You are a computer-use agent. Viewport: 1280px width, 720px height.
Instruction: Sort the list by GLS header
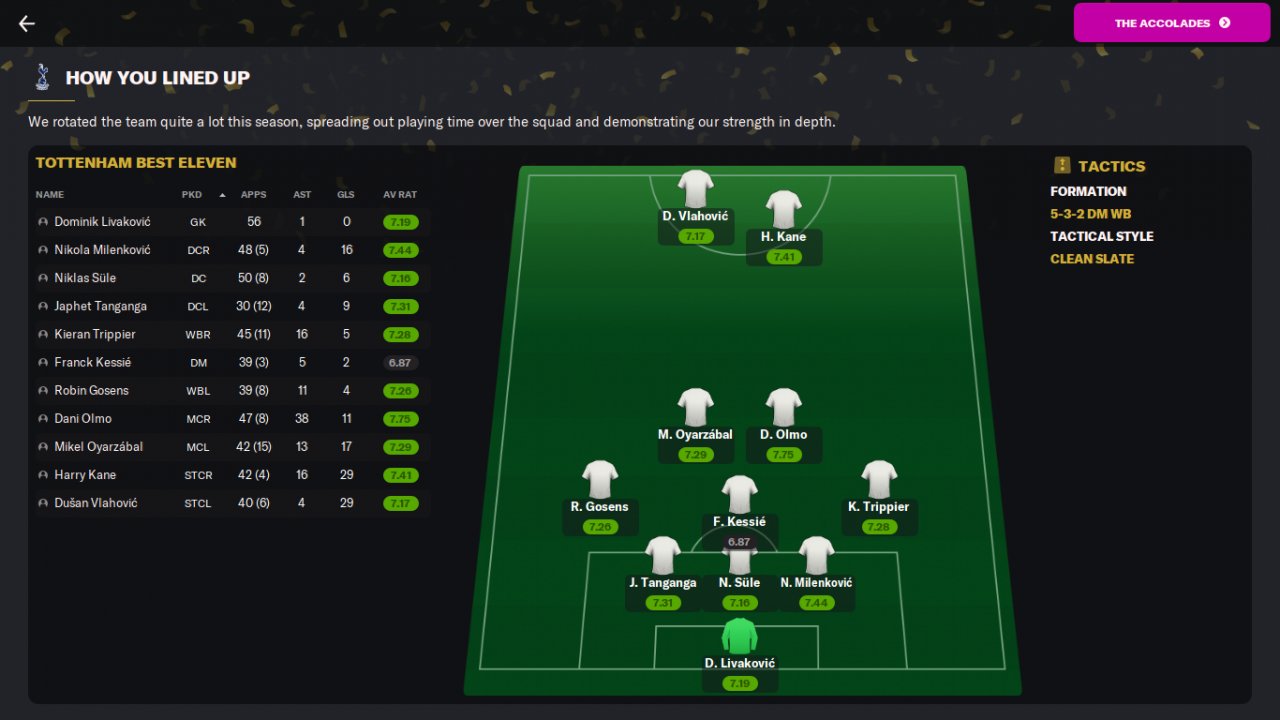point(346,195)
